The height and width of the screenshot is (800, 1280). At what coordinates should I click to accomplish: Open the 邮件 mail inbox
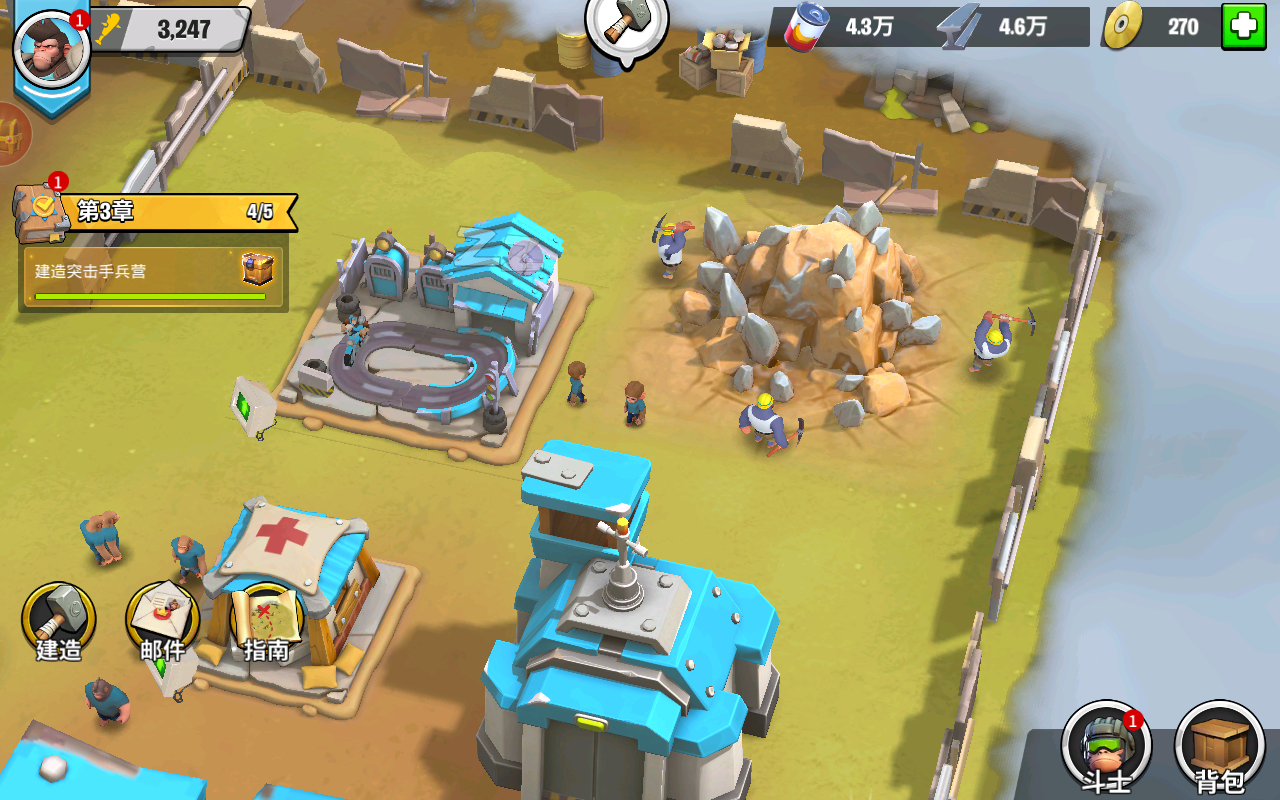tap(162, 620)
